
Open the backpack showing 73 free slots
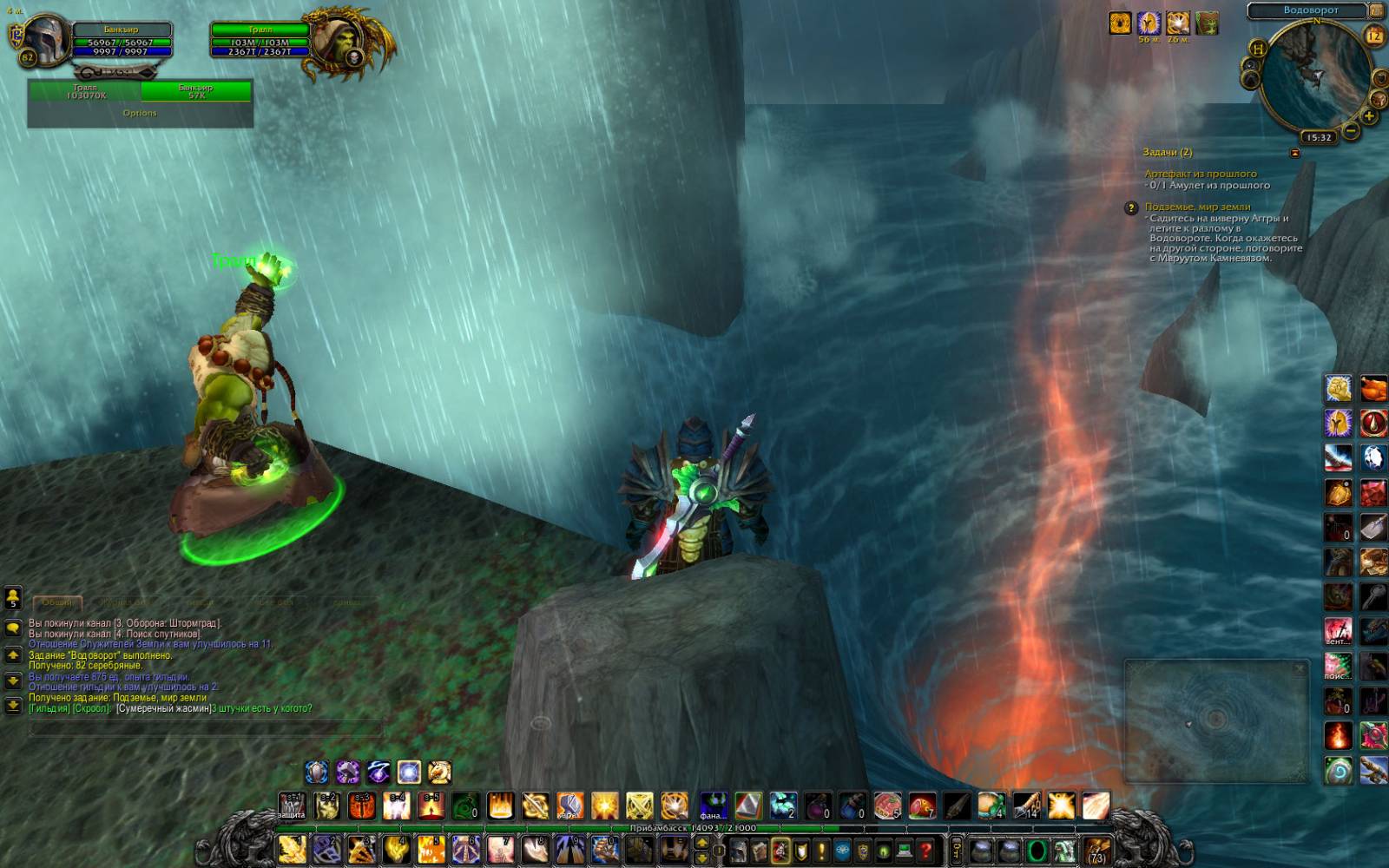click(1096, 852)
